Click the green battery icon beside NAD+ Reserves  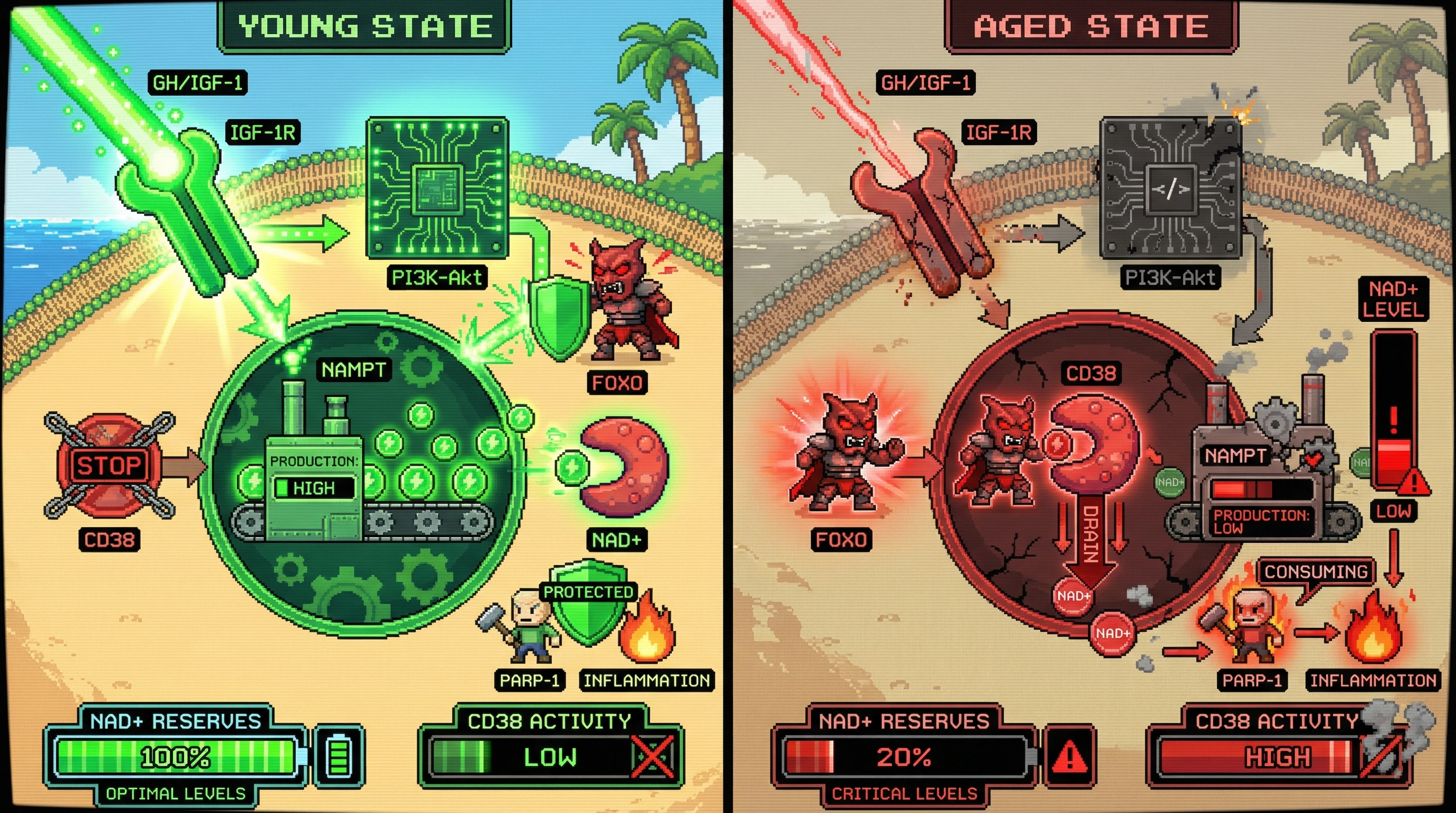pos(339,756)
